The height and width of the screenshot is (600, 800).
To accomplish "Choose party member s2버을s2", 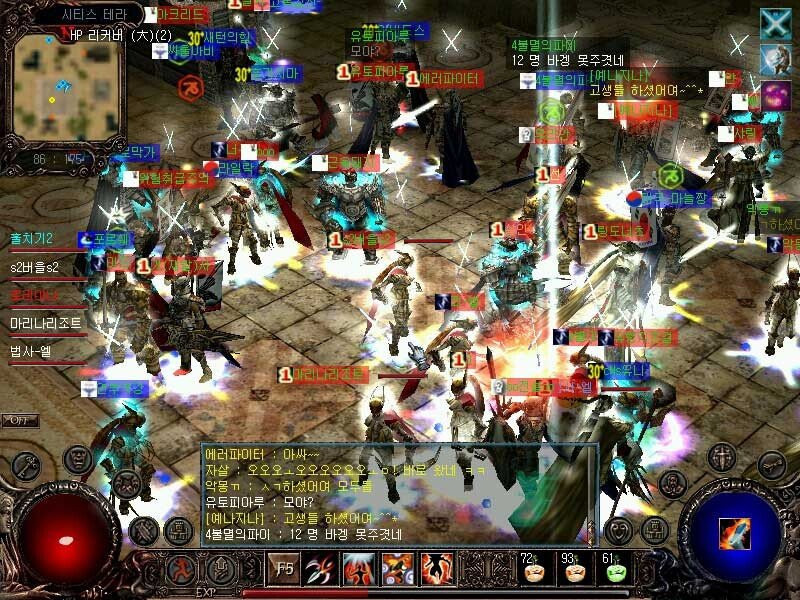I will click(x=35, y=268).
